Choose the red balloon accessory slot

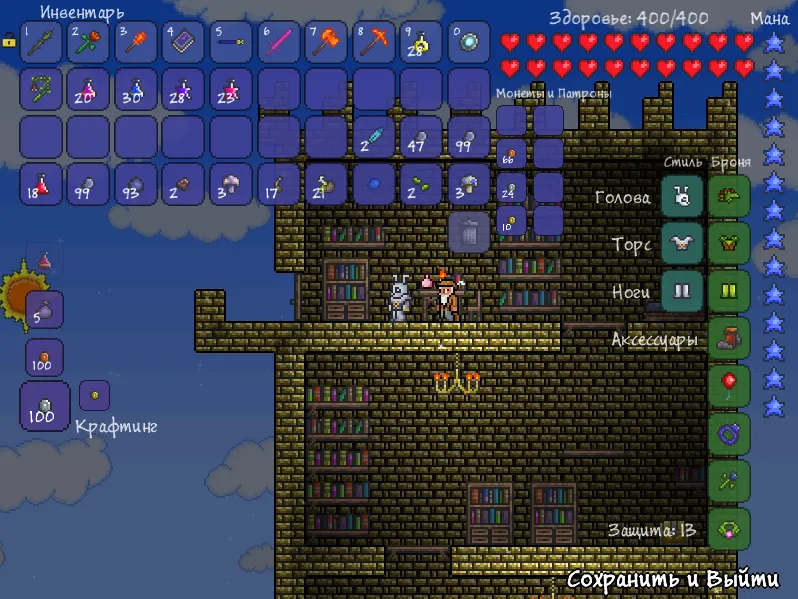tap(729, 386)
